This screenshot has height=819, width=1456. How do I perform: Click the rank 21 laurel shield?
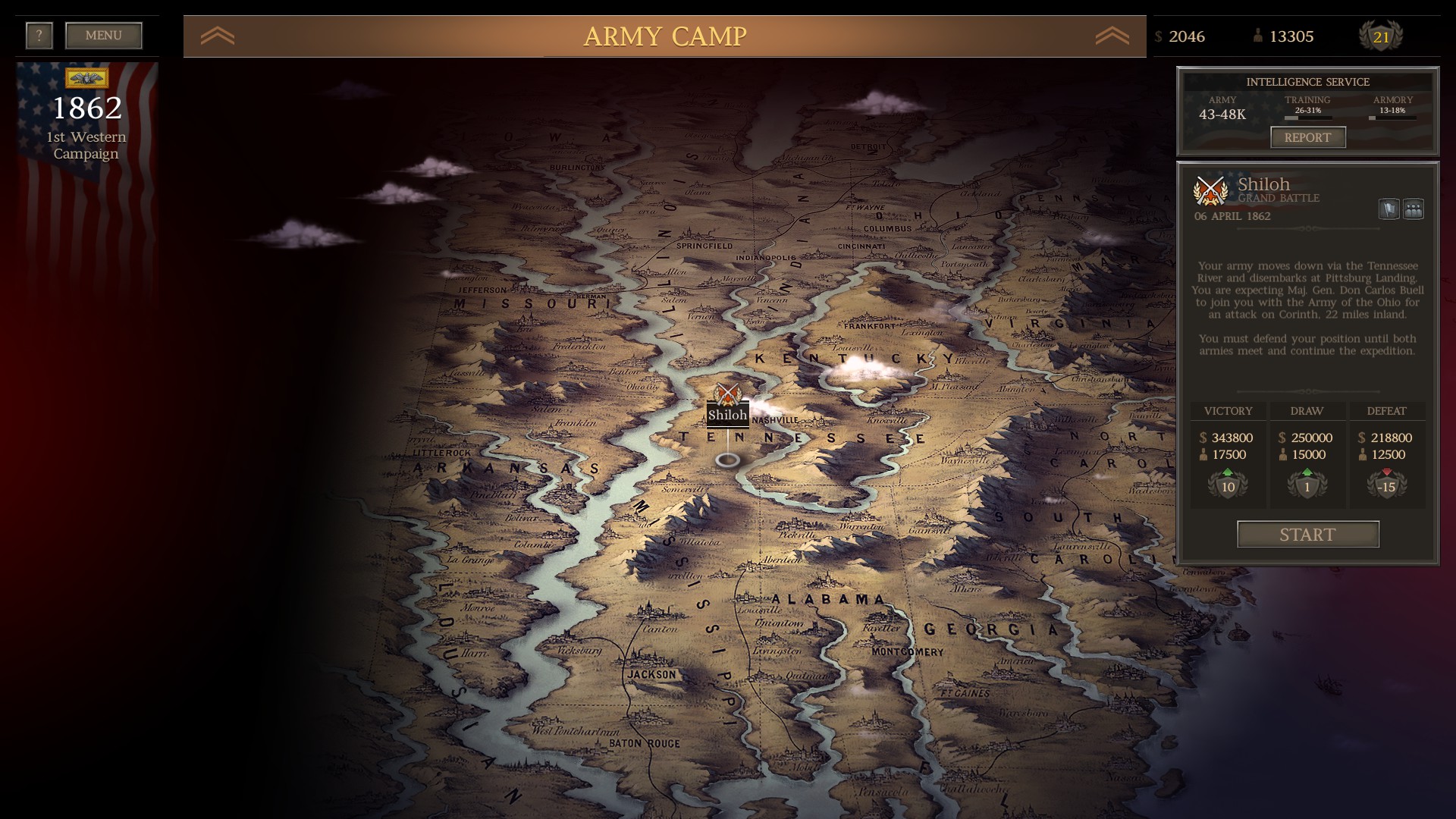(x=1382, y=35)
